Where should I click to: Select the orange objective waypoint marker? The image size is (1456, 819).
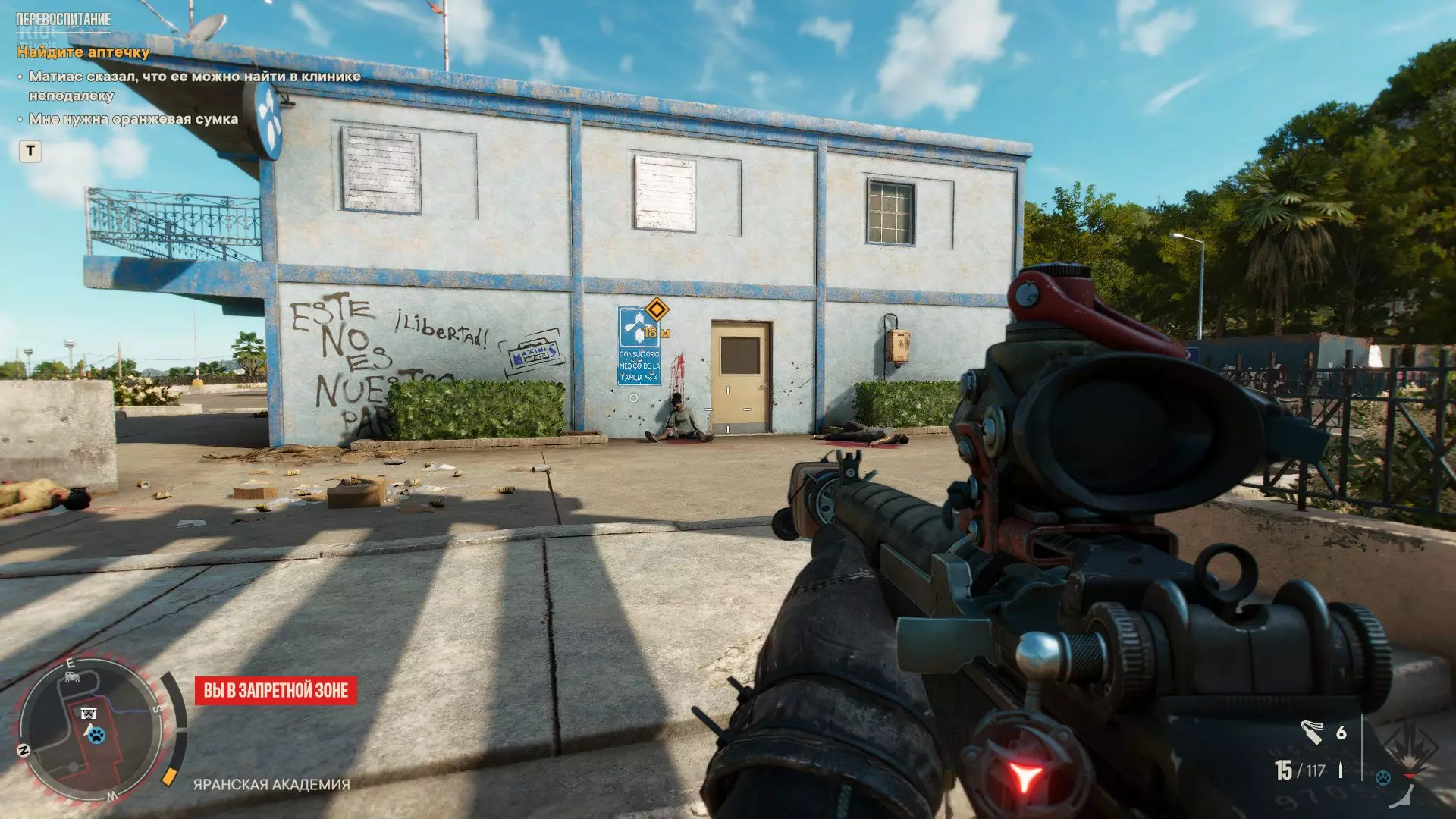tap(656, 309)
